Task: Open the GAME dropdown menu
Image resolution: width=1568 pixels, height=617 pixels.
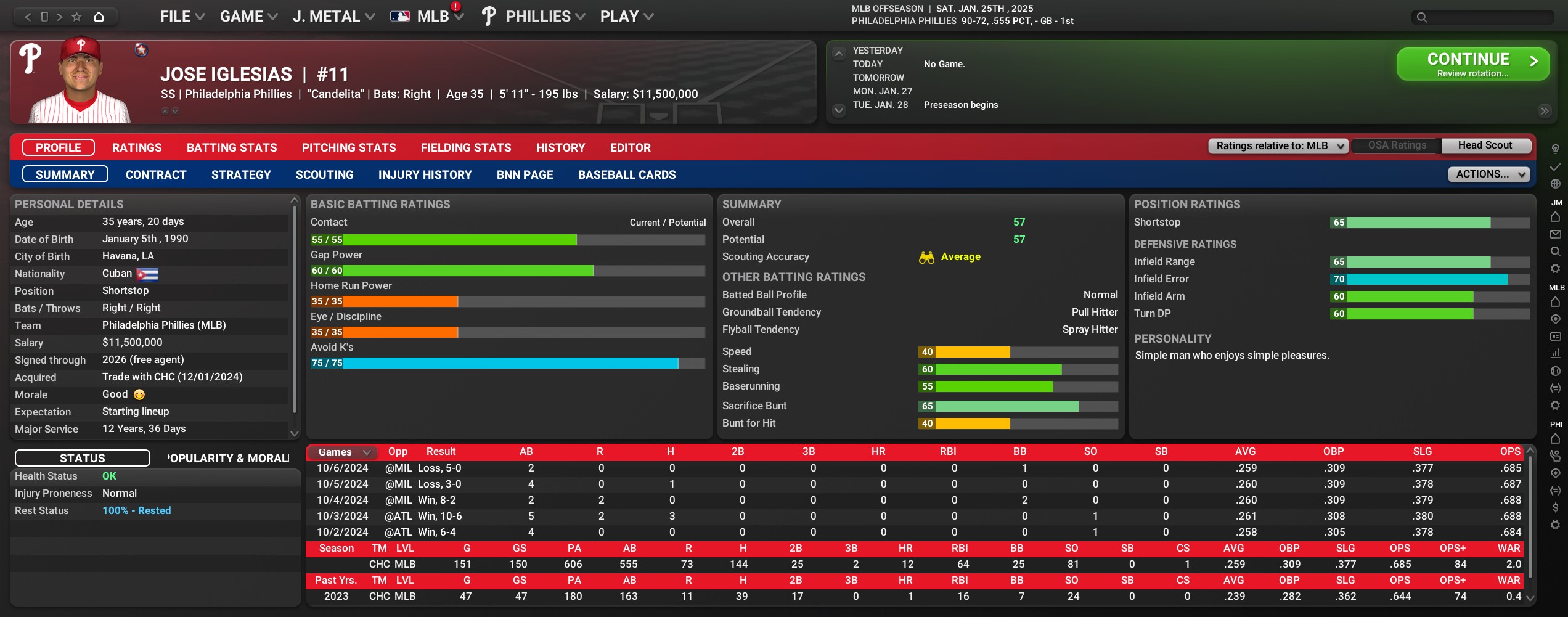Action: 248,17
